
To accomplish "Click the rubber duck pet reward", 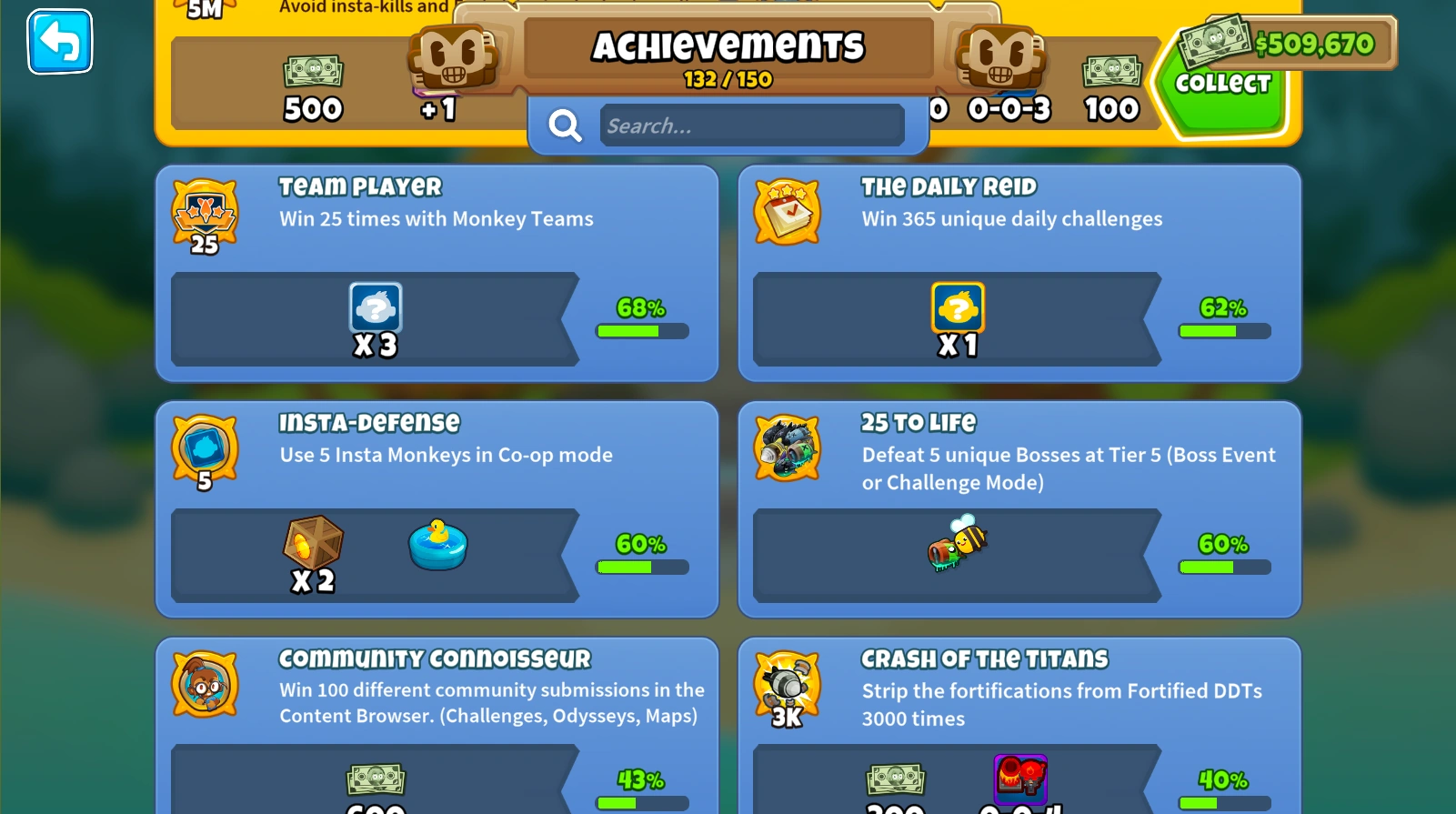I will tap(437, 544).
